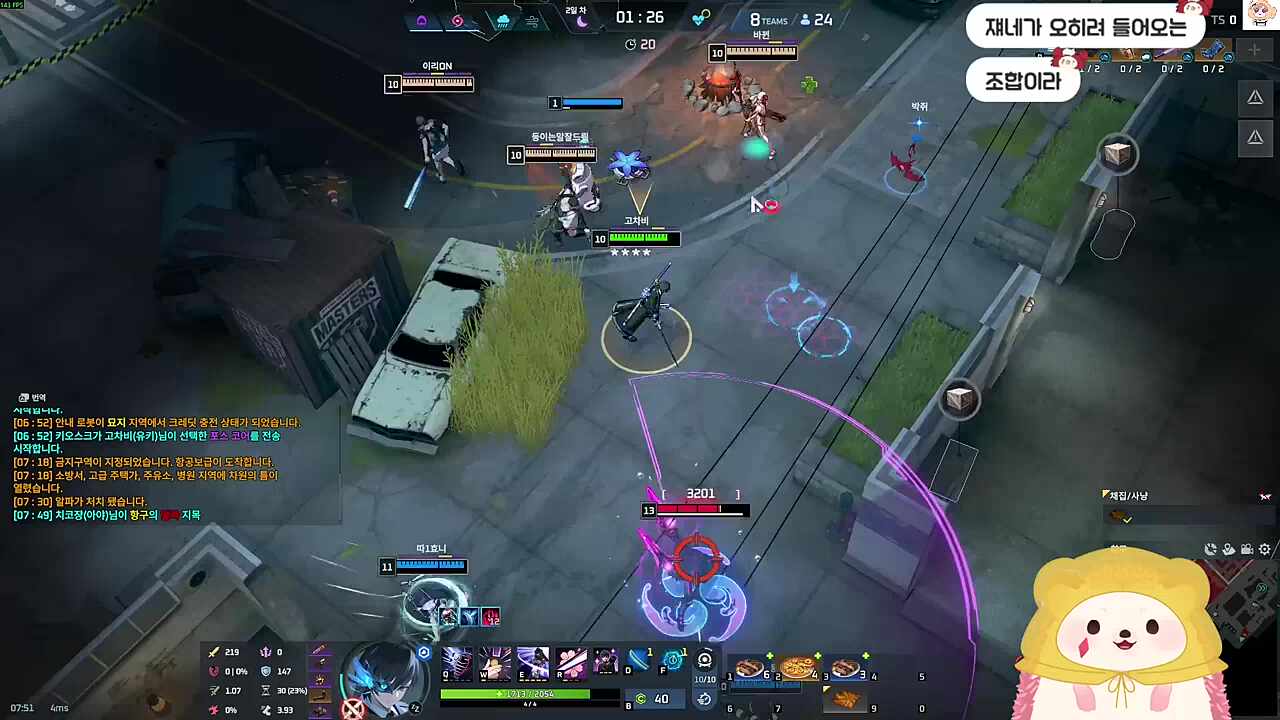The width and height of the screenshot is (1280, 720).
Task: Expand the upper warning triangle on the right edge
Action: point(1255,97)
